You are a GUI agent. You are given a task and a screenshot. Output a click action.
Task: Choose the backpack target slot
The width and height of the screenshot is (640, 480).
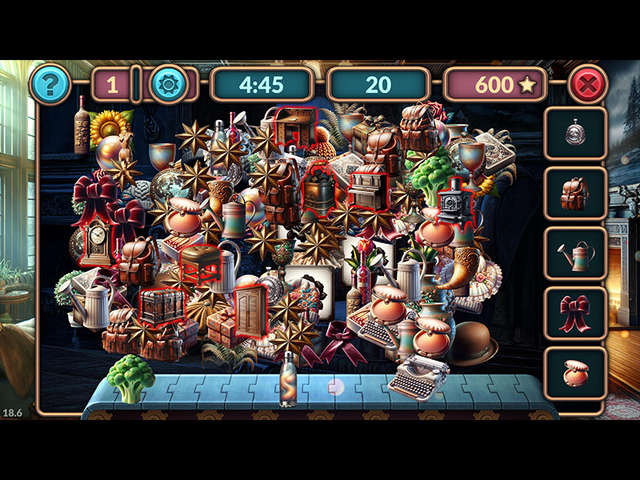[575, 194]
